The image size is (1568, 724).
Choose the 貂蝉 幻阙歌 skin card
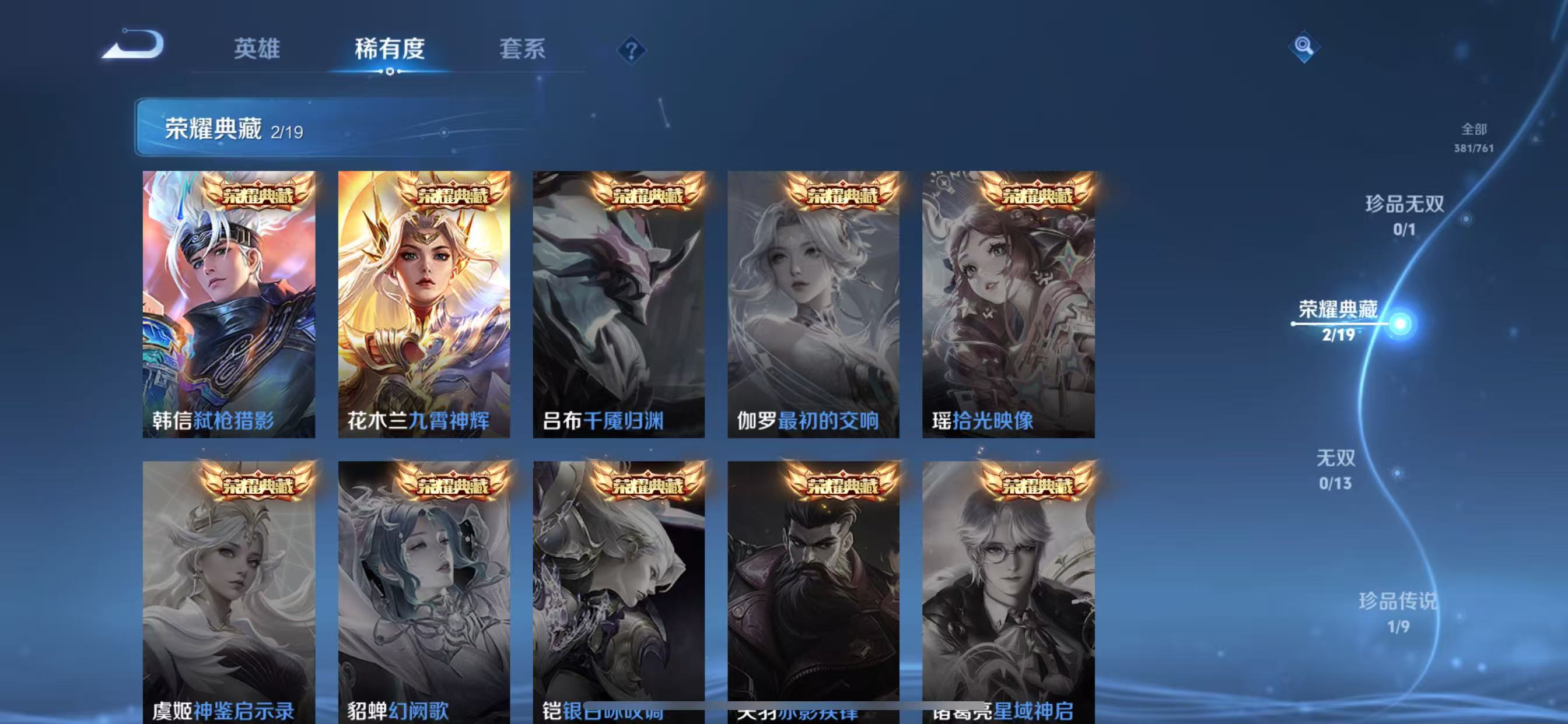pos(423,590)
